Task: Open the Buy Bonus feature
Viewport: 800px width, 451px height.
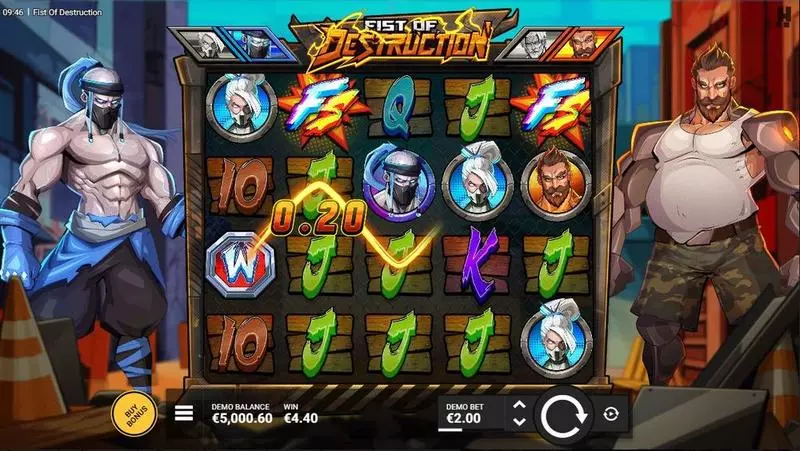Action: click(x=133, y=414)
